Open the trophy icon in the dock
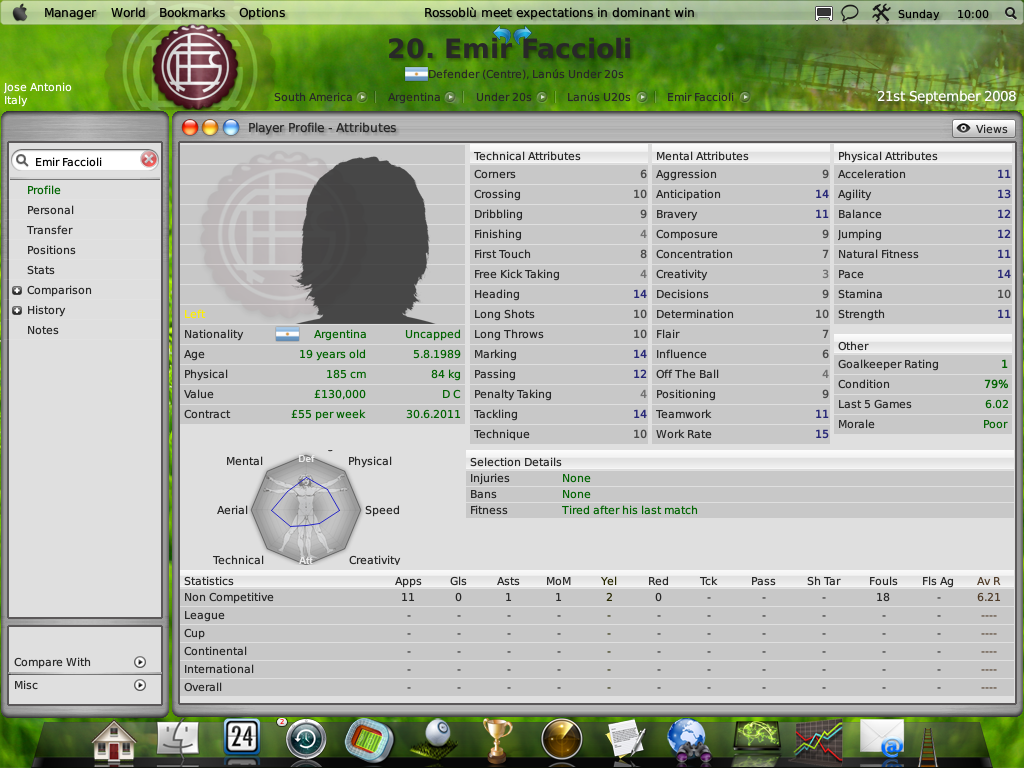 point(497,741)
